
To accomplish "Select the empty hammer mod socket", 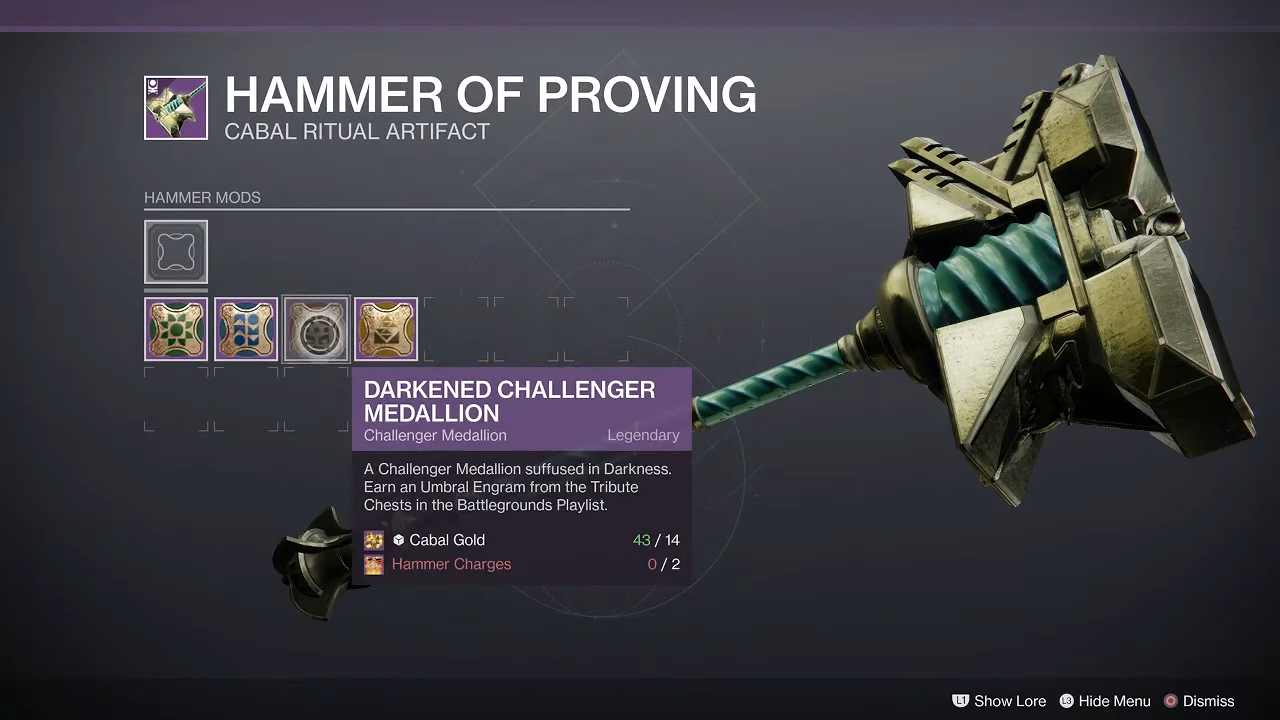I will (x=176, y=252).
